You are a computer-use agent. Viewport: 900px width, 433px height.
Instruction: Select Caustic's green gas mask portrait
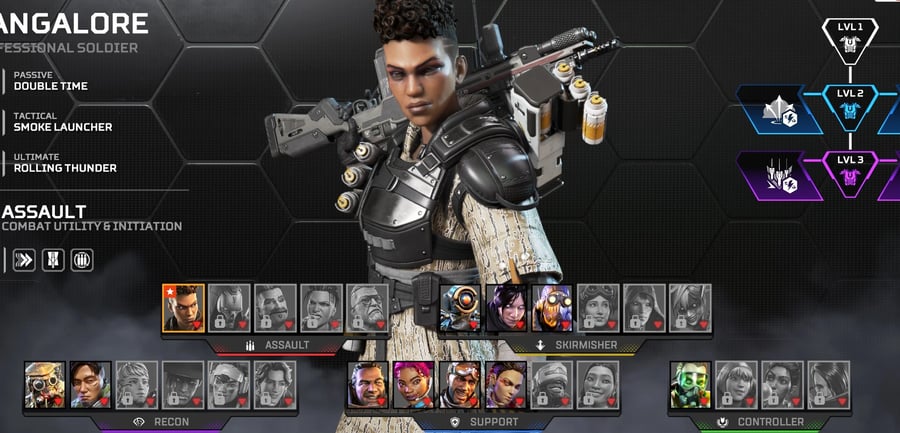pyautogui.click(x=691, y=385)
